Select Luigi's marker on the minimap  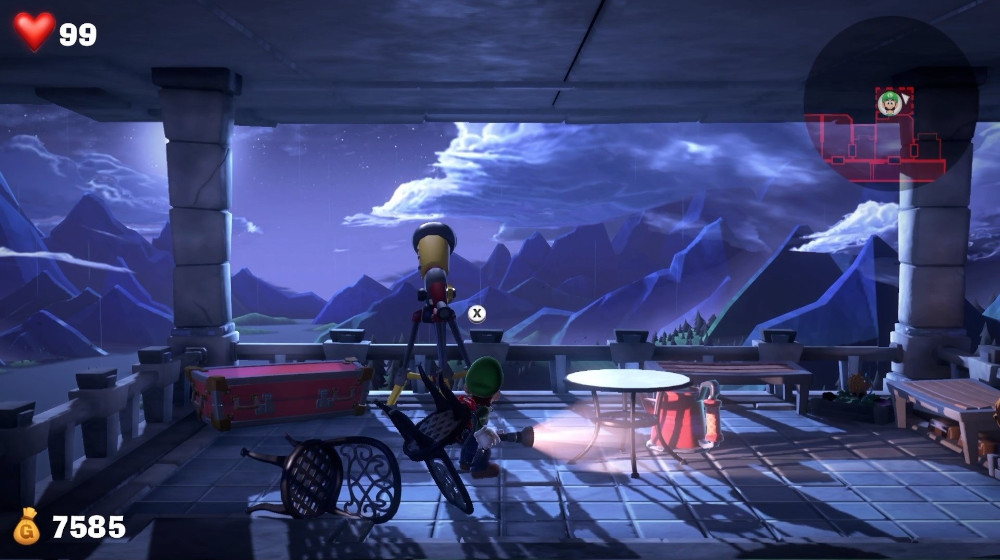pos(889,101)
